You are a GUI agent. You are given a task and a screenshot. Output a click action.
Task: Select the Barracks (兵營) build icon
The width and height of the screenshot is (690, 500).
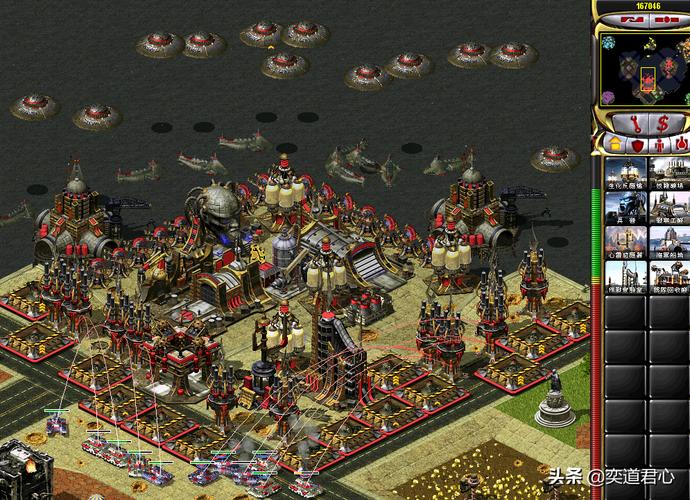click(x=625, y=208)
